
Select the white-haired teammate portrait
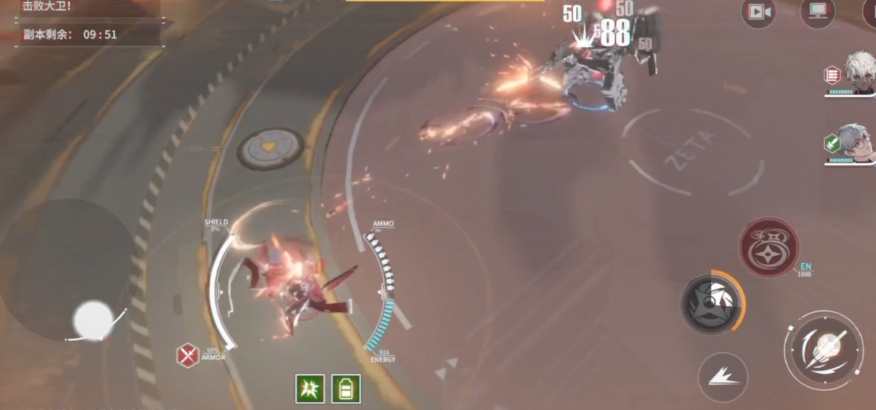tap(857, 72)
